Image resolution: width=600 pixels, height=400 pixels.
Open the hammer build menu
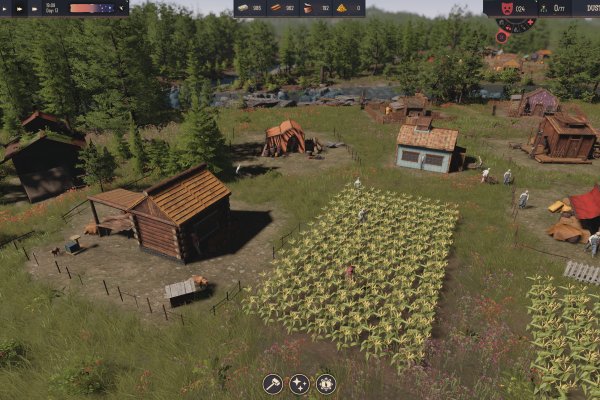[273, 383]
